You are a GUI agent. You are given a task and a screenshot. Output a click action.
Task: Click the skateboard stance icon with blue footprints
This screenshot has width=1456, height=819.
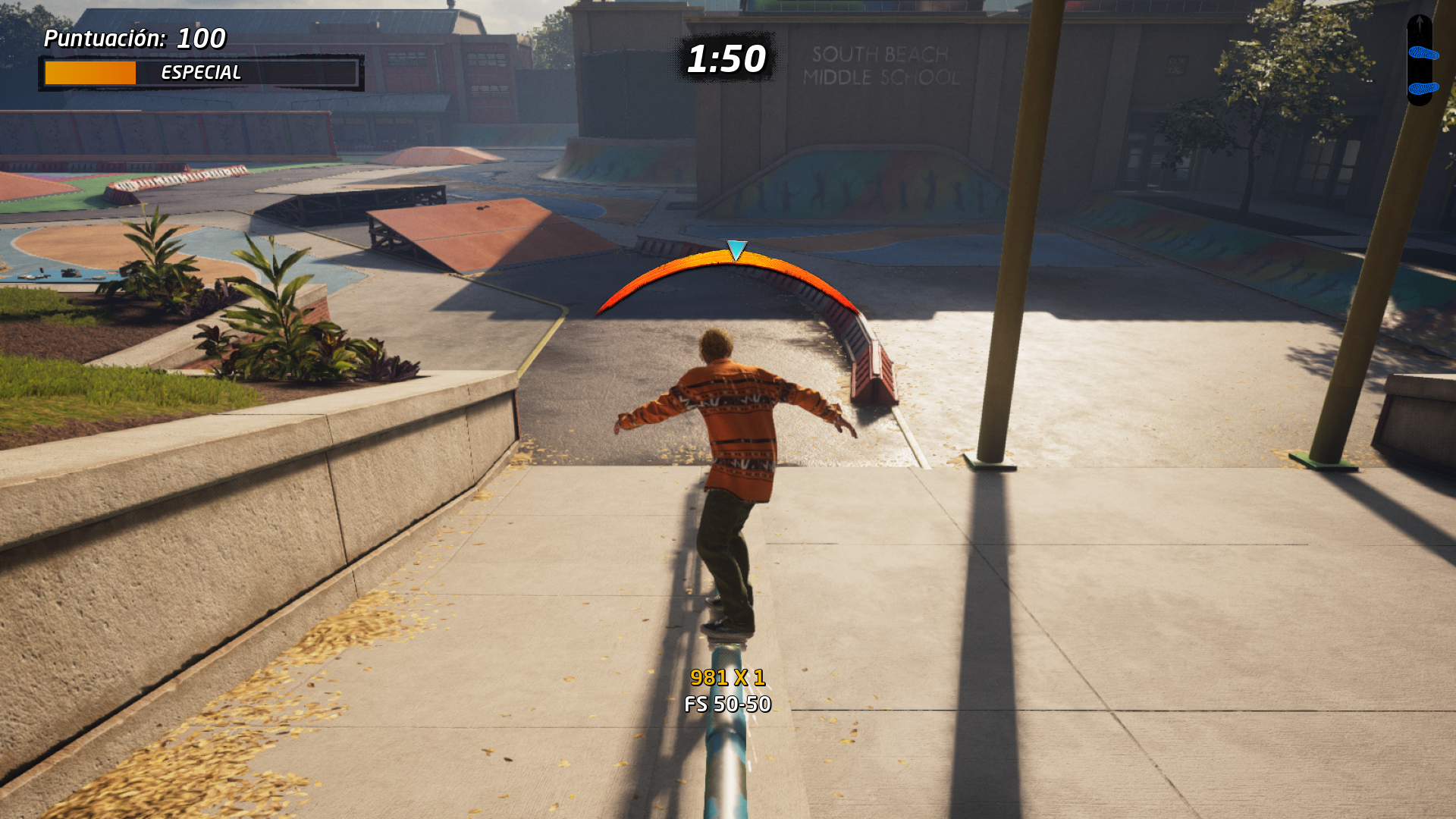tap(1420, 61)
